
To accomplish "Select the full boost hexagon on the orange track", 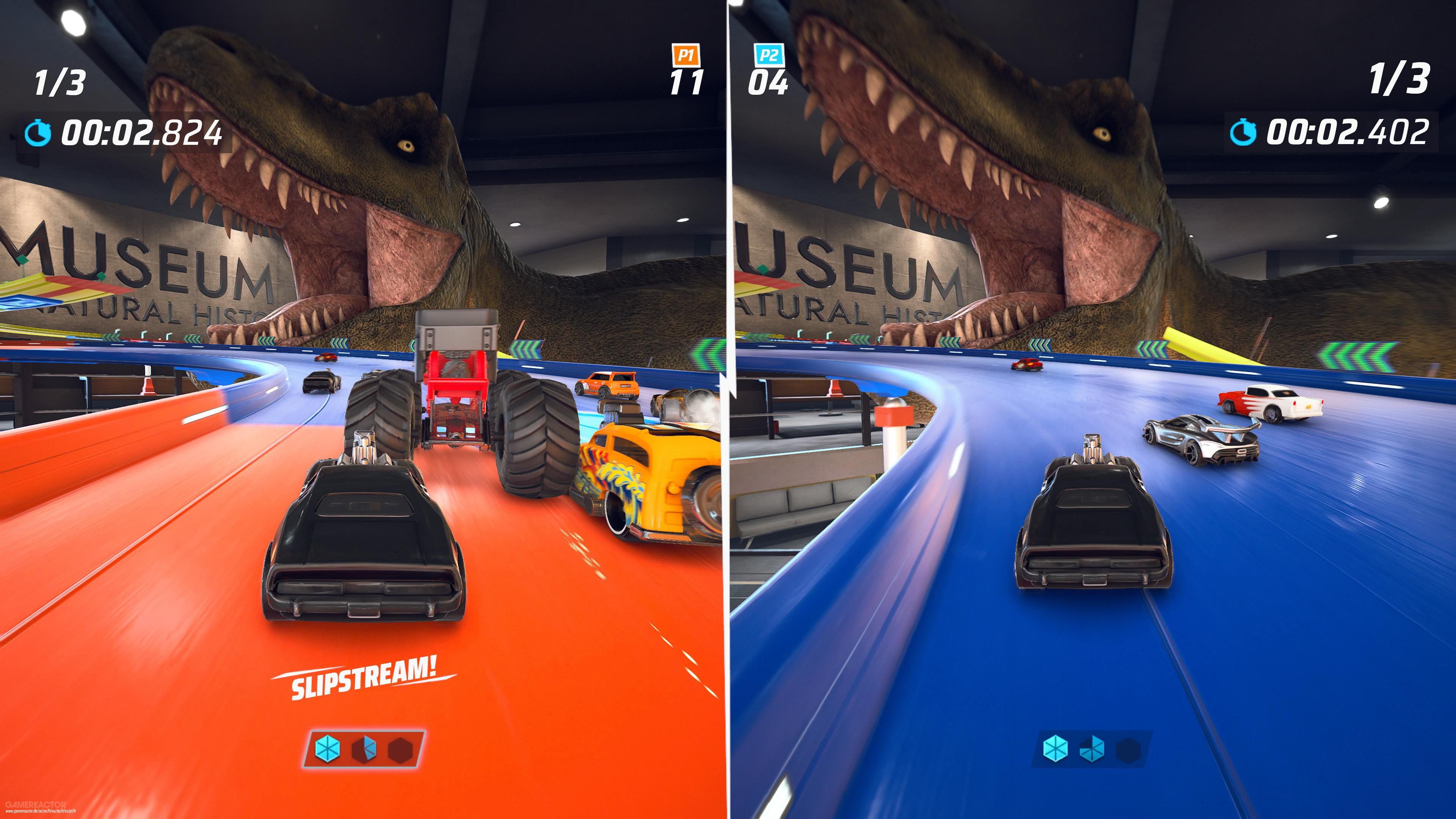I will (328, 750).
